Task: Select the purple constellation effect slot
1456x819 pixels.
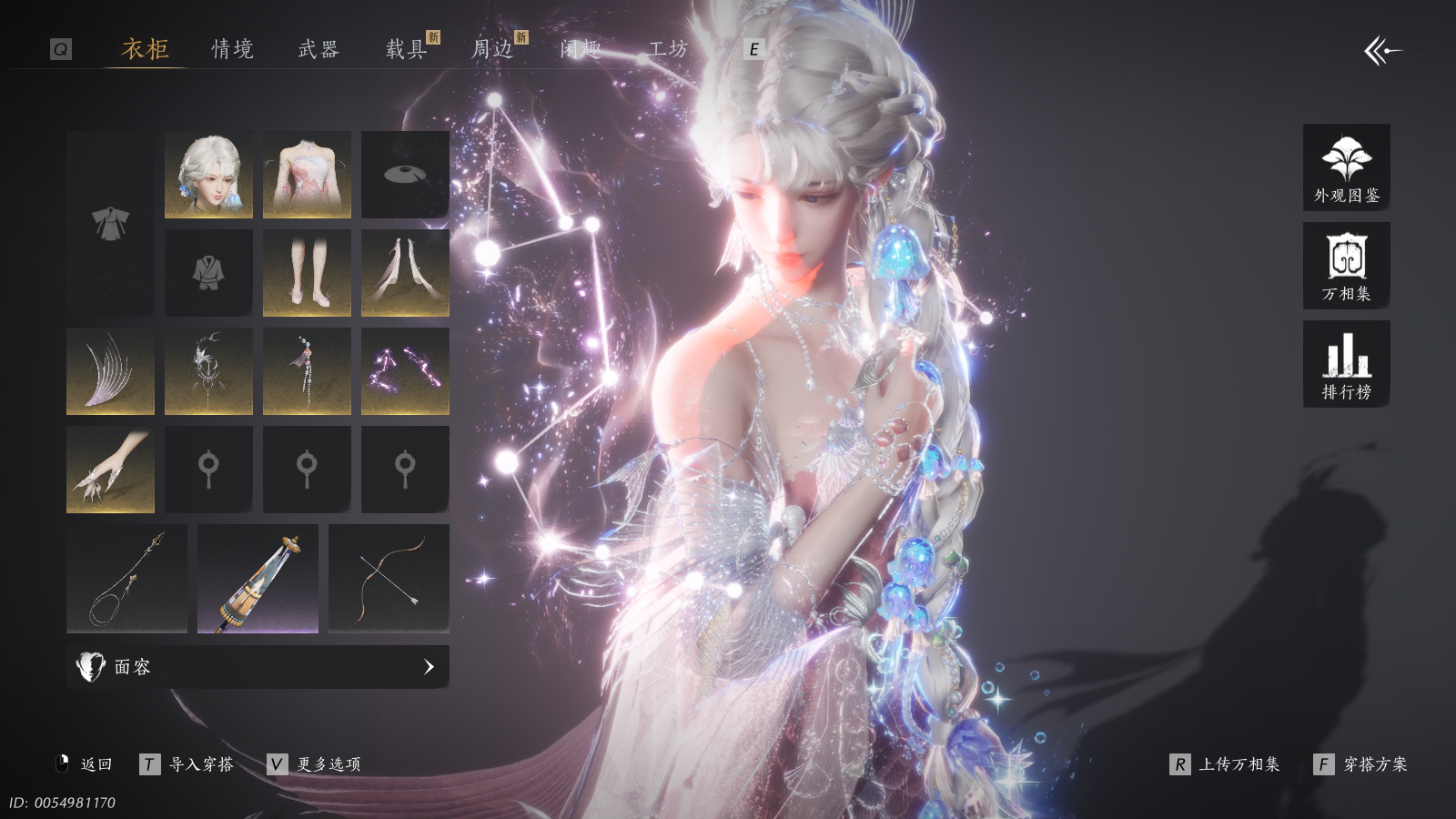Action: click(x=405, y=371)
